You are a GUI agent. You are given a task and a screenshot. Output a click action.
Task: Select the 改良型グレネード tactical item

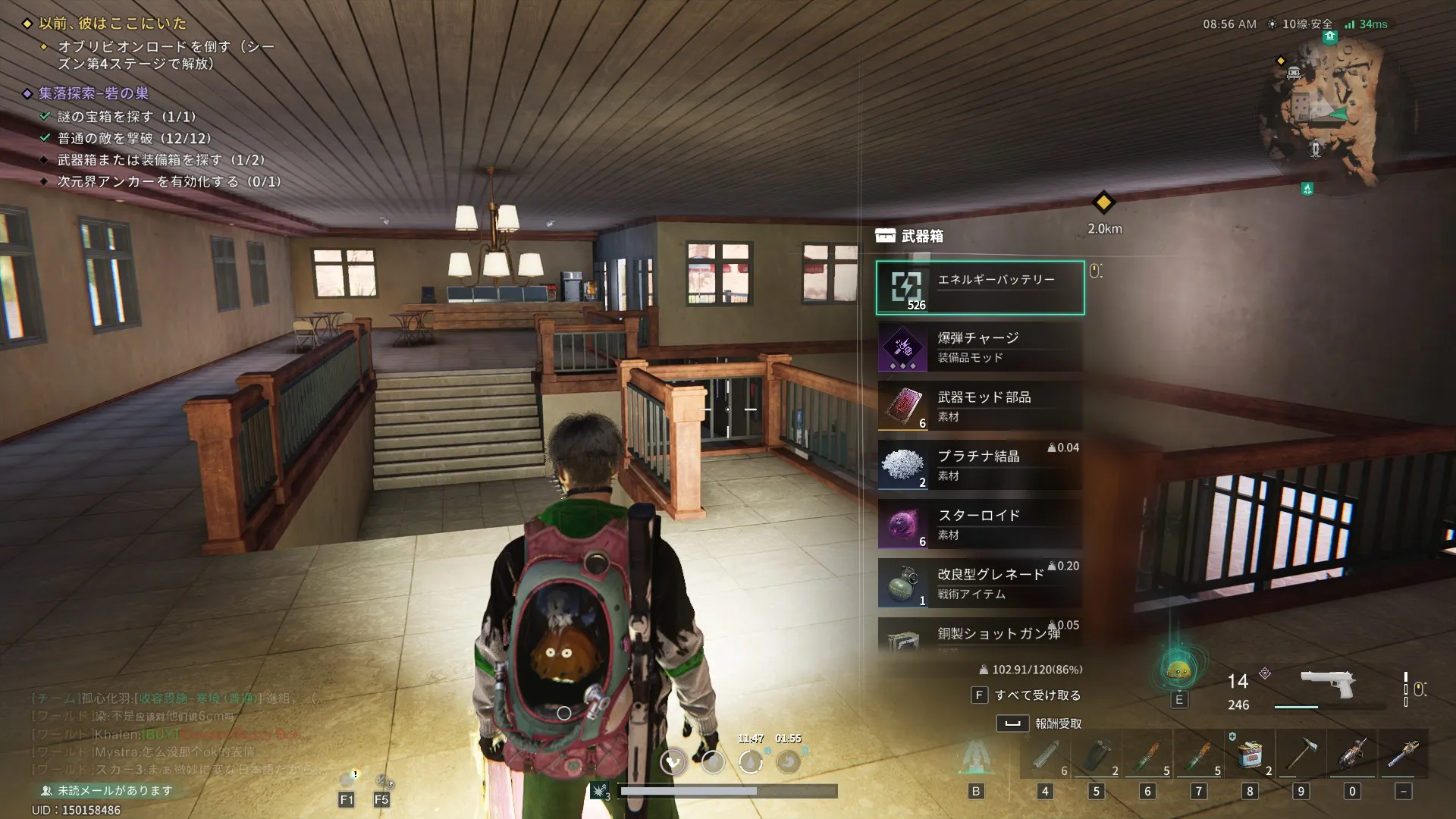[x=980, y=584]
